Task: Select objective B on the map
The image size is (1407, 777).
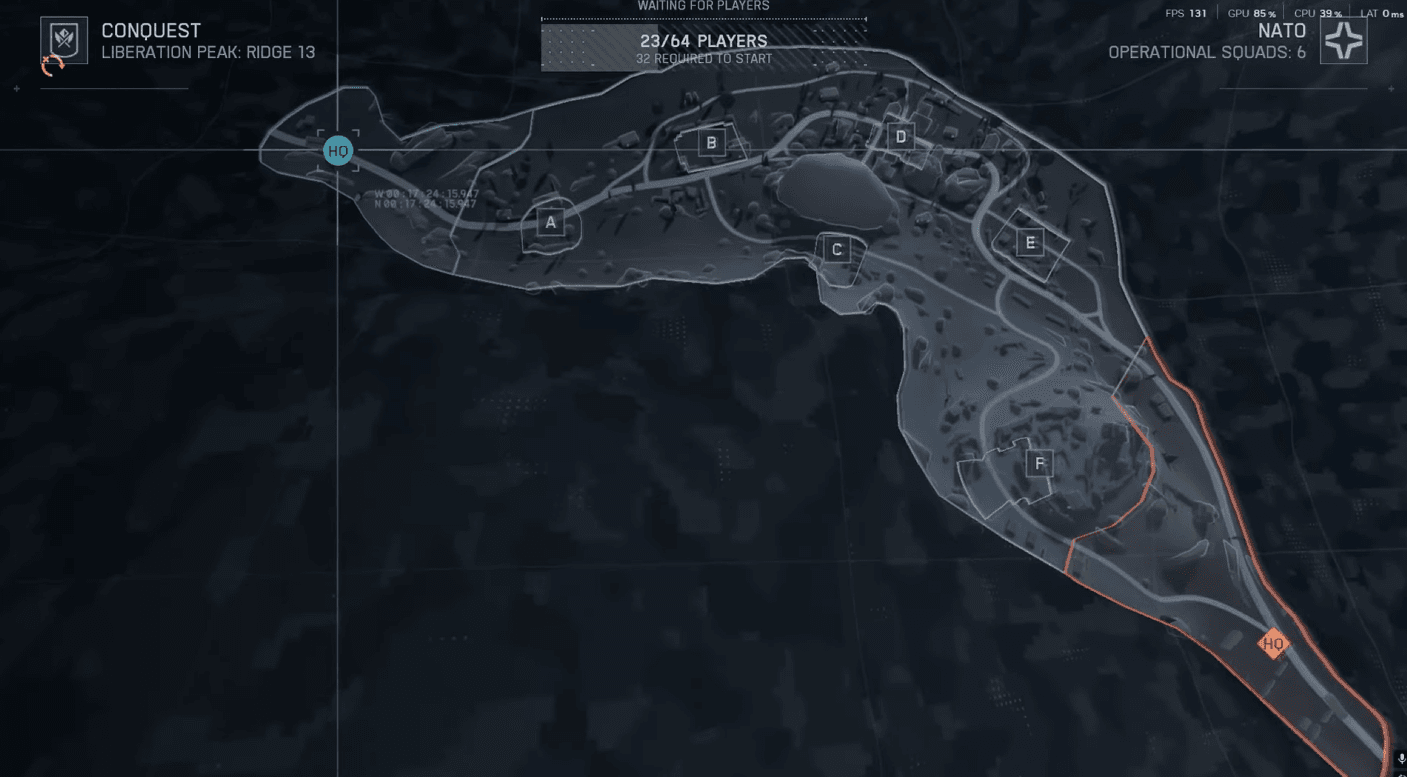Action: [711, 143]
